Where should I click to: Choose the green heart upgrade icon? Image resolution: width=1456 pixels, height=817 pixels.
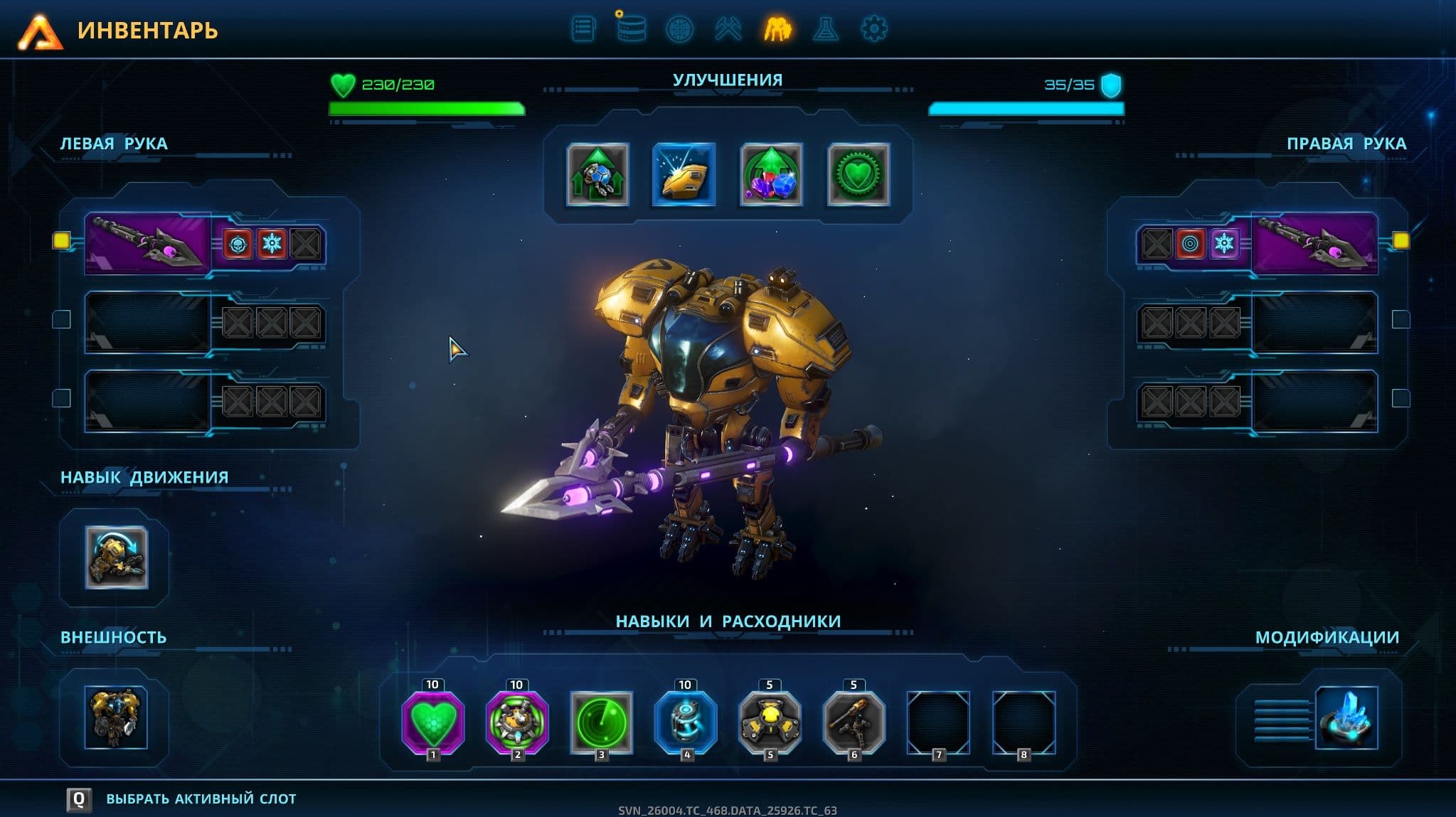(x=858, y=175)
